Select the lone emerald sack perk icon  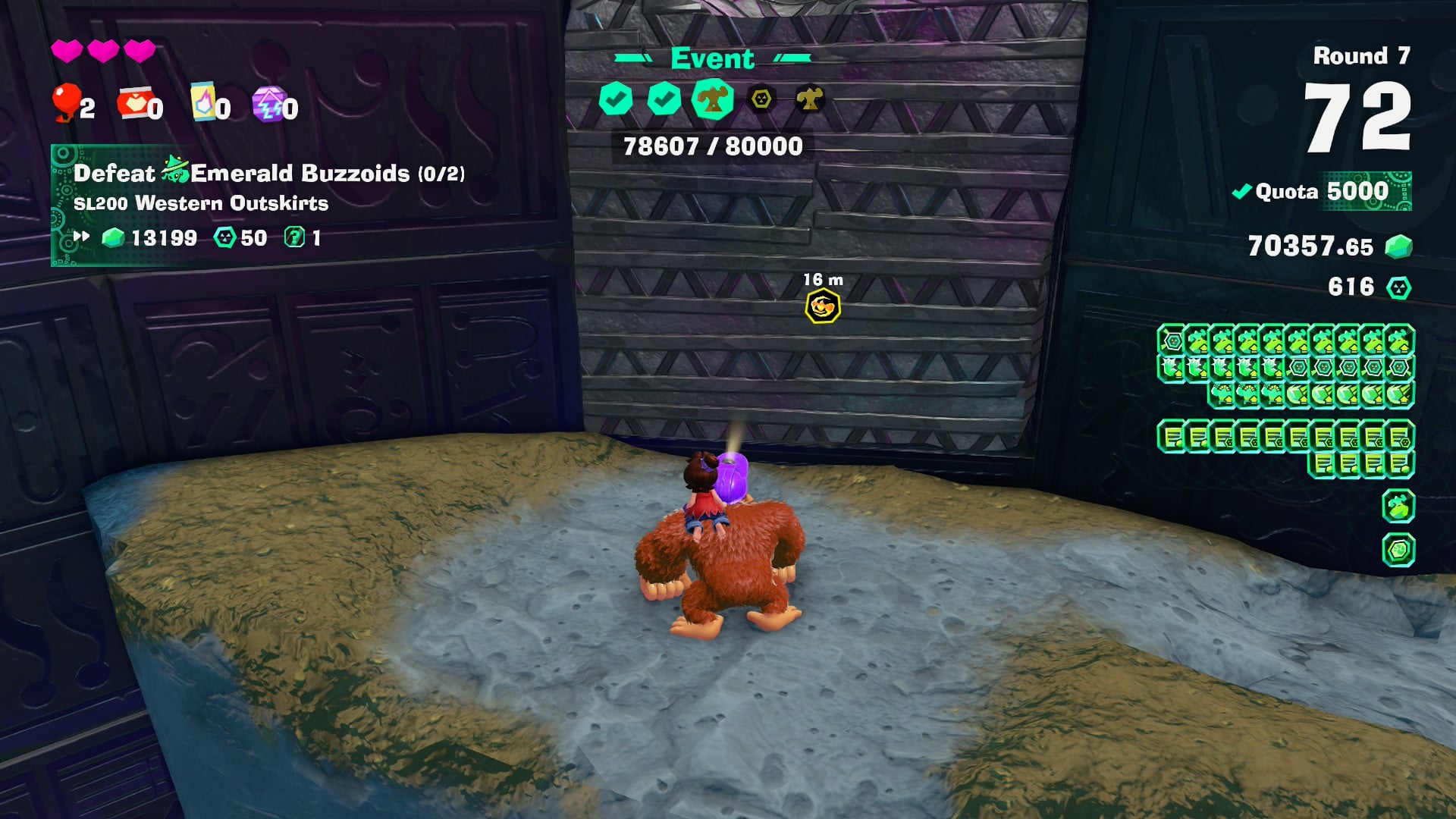click(x=1398, y=506)
